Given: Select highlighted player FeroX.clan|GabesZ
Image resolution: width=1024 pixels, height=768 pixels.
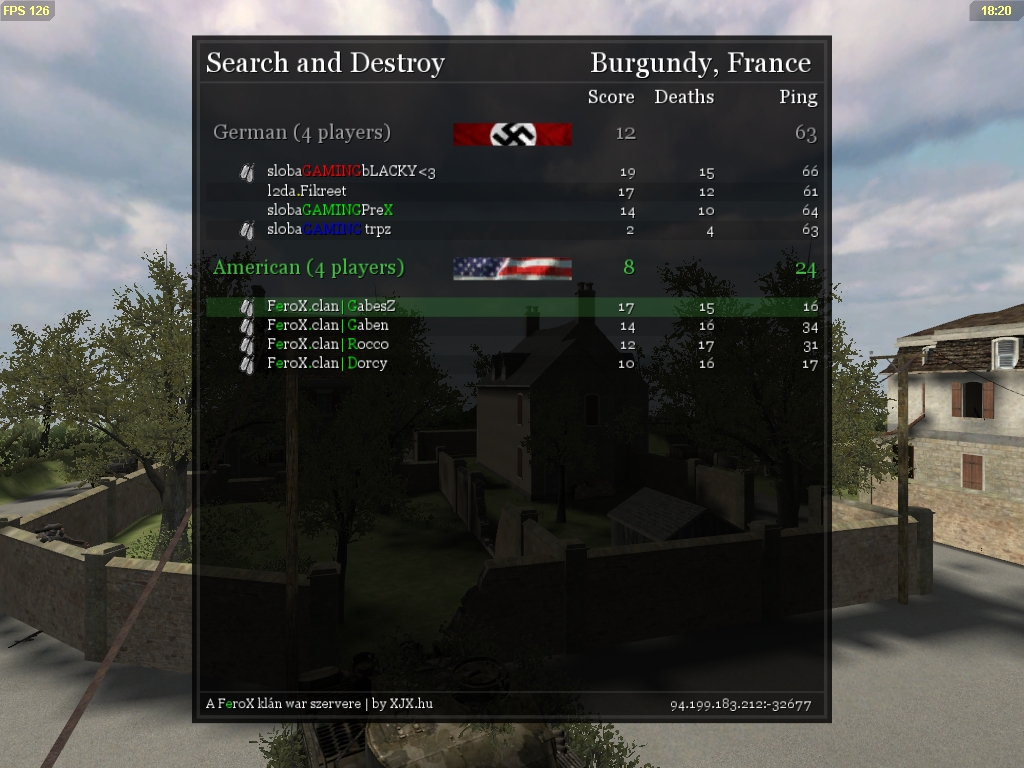Looking at the screenshot, I should [331, 306].
